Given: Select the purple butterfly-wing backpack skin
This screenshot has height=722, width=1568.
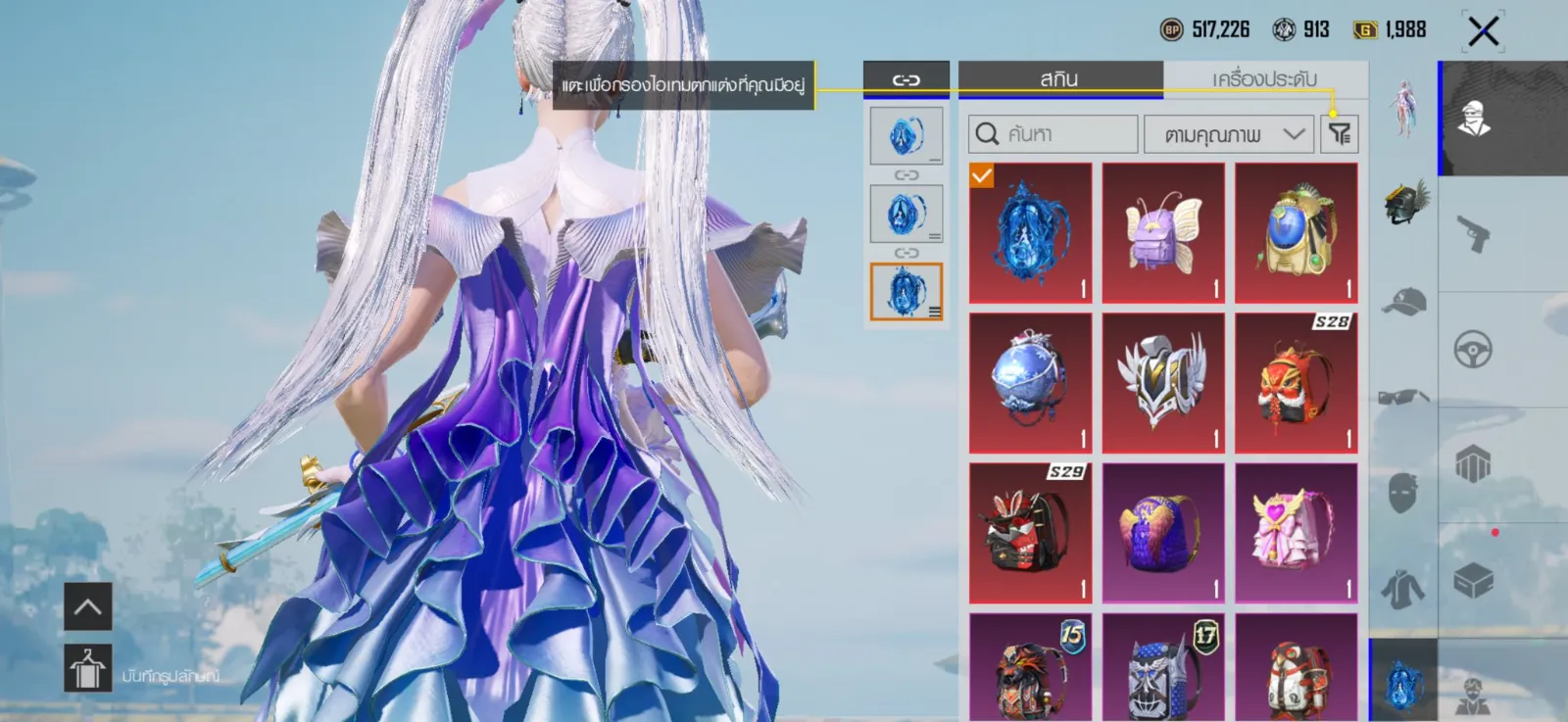Looking at the screenshot, I should tap(1163, 233).
